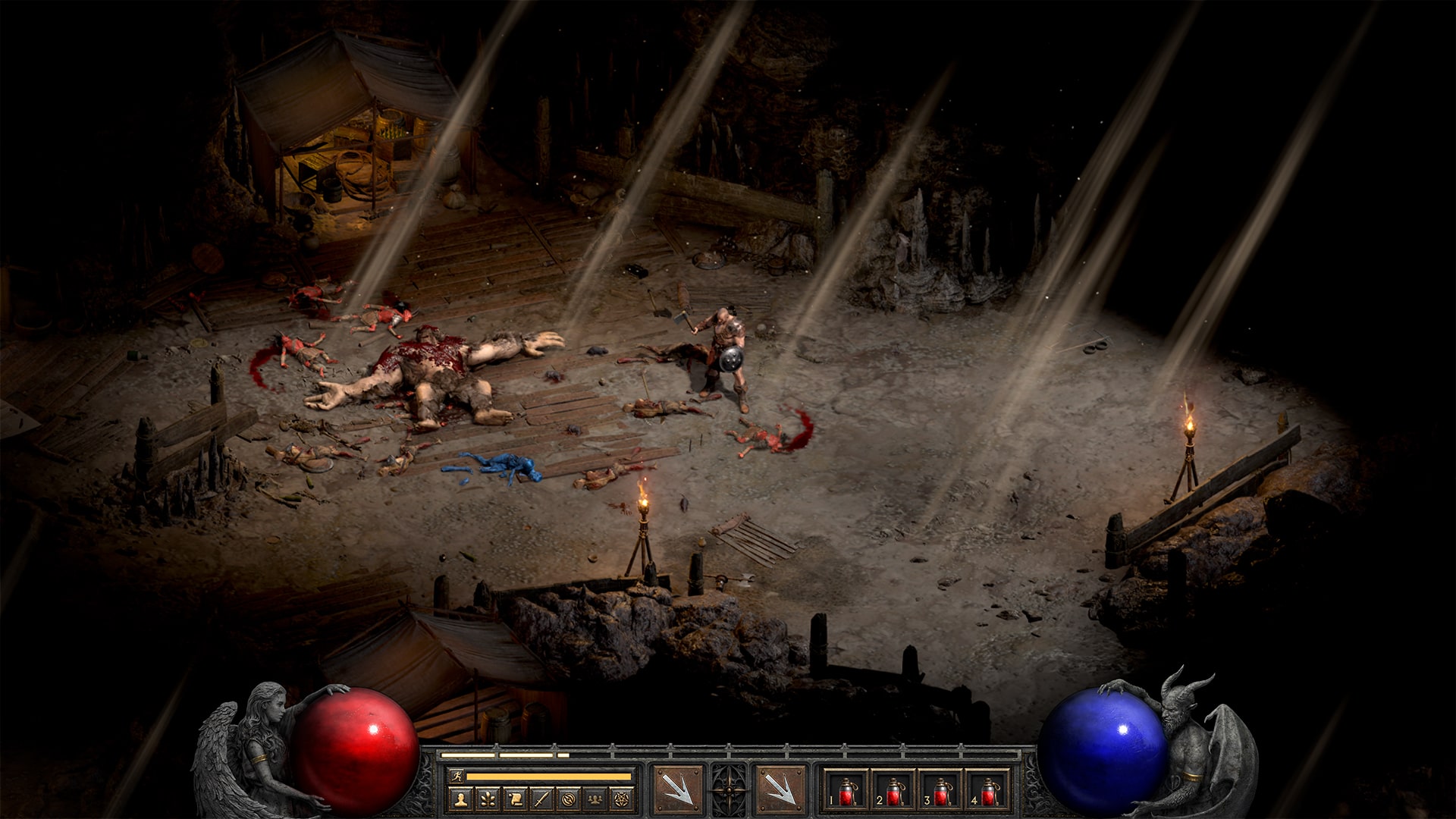The image size is (1456, 819).
Task: Open the left-click skill selector arrow
Action: coord(679,789)
